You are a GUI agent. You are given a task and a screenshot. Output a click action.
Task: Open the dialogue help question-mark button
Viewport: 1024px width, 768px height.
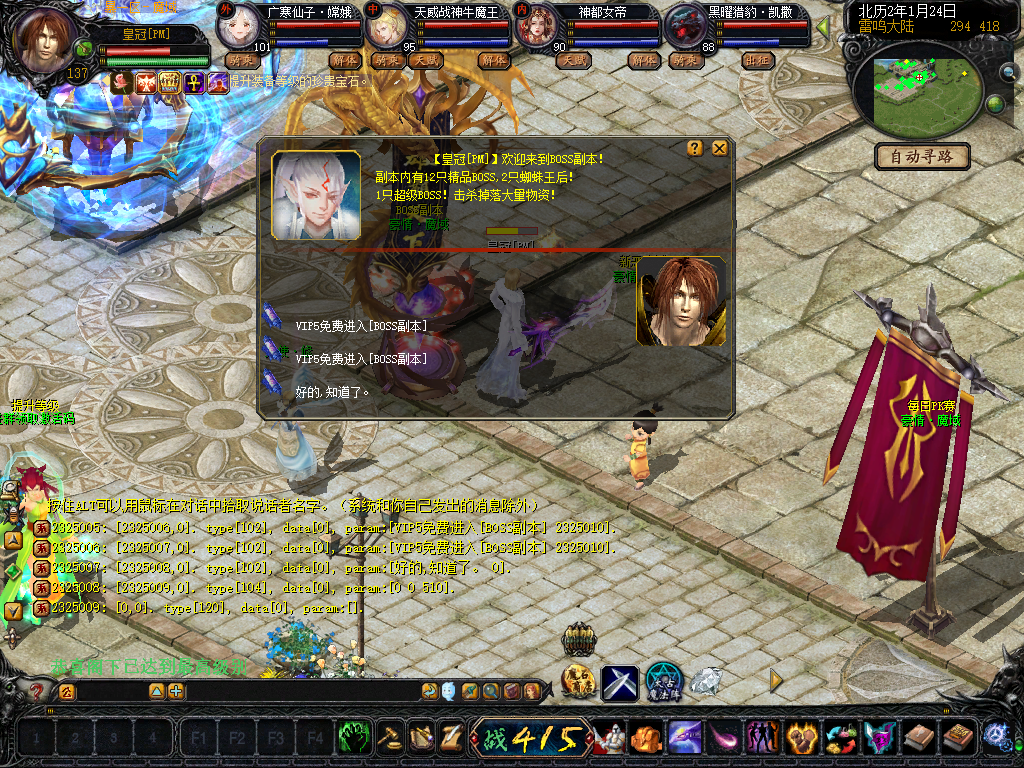point(695,148)
